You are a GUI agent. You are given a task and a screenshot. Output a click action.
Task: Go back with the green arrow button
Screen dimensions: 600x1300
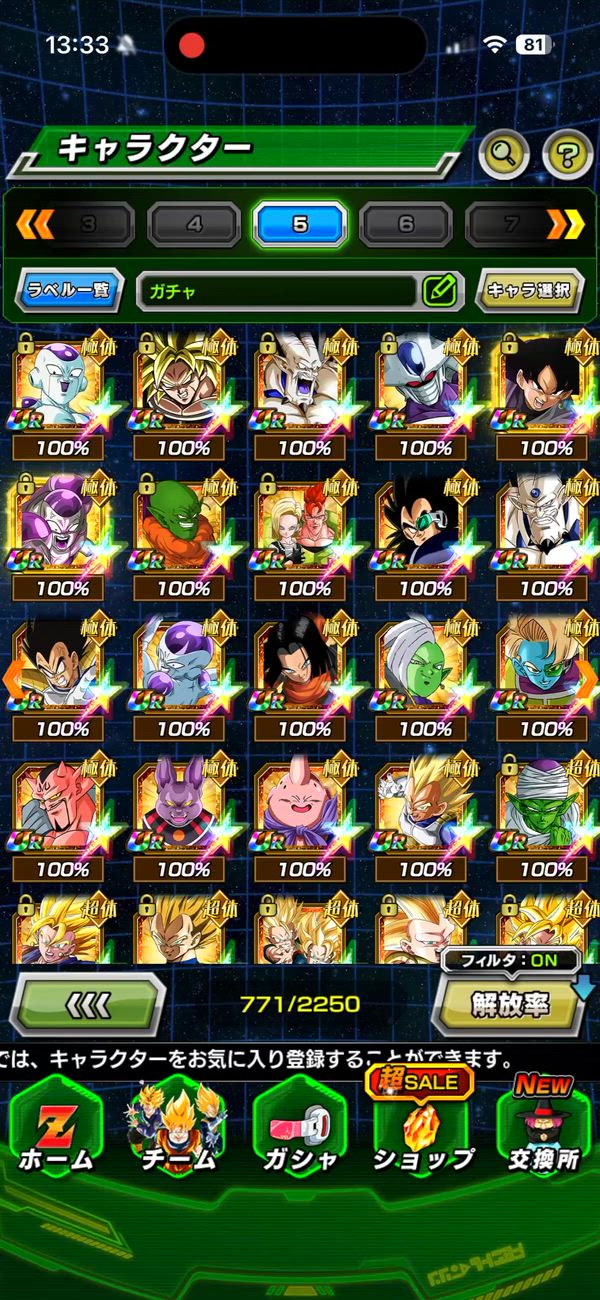click(87, 1003)
